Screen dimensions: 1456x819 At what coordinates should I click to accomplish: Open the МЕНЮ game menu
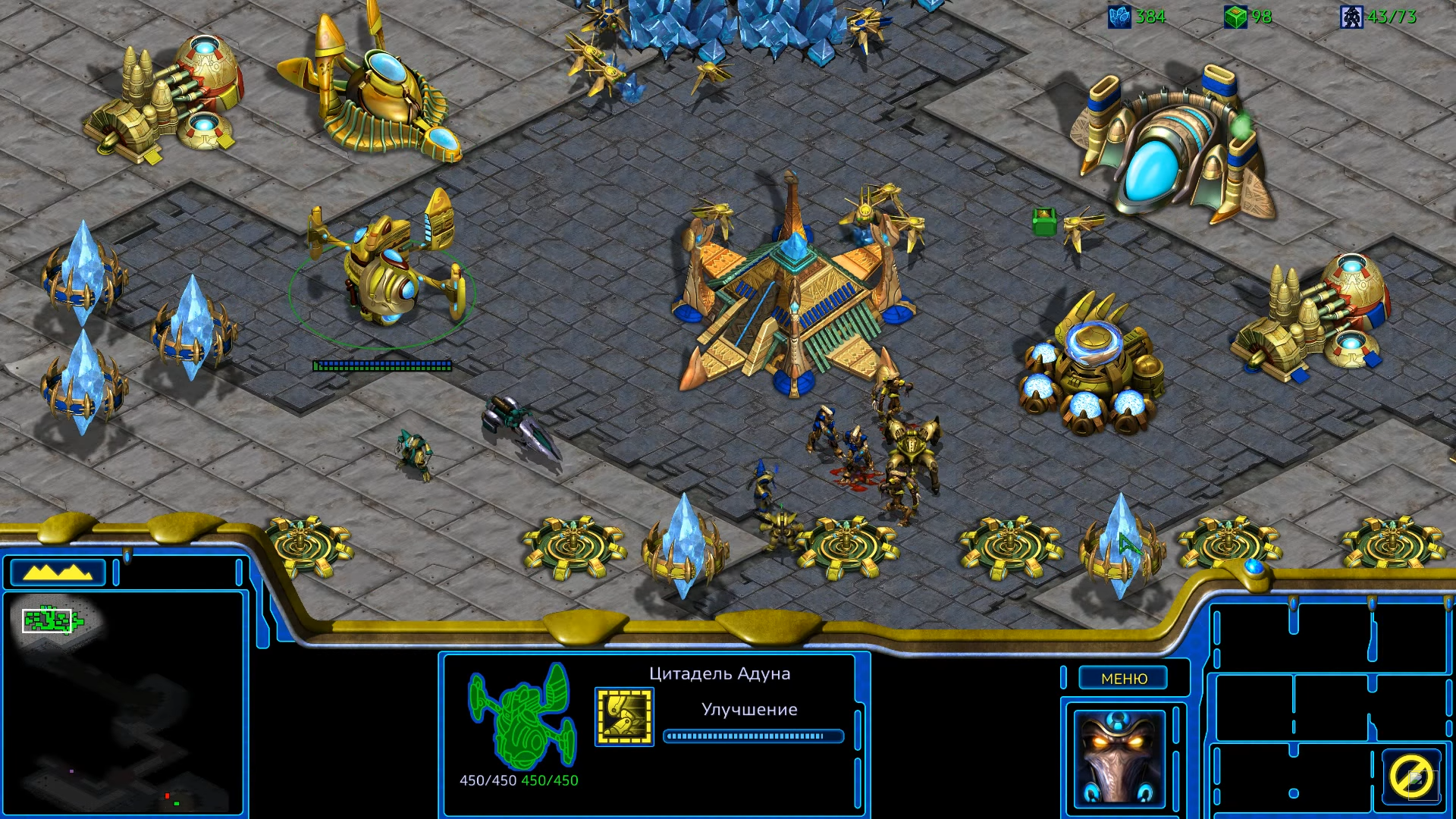[x=1123, y=679]
